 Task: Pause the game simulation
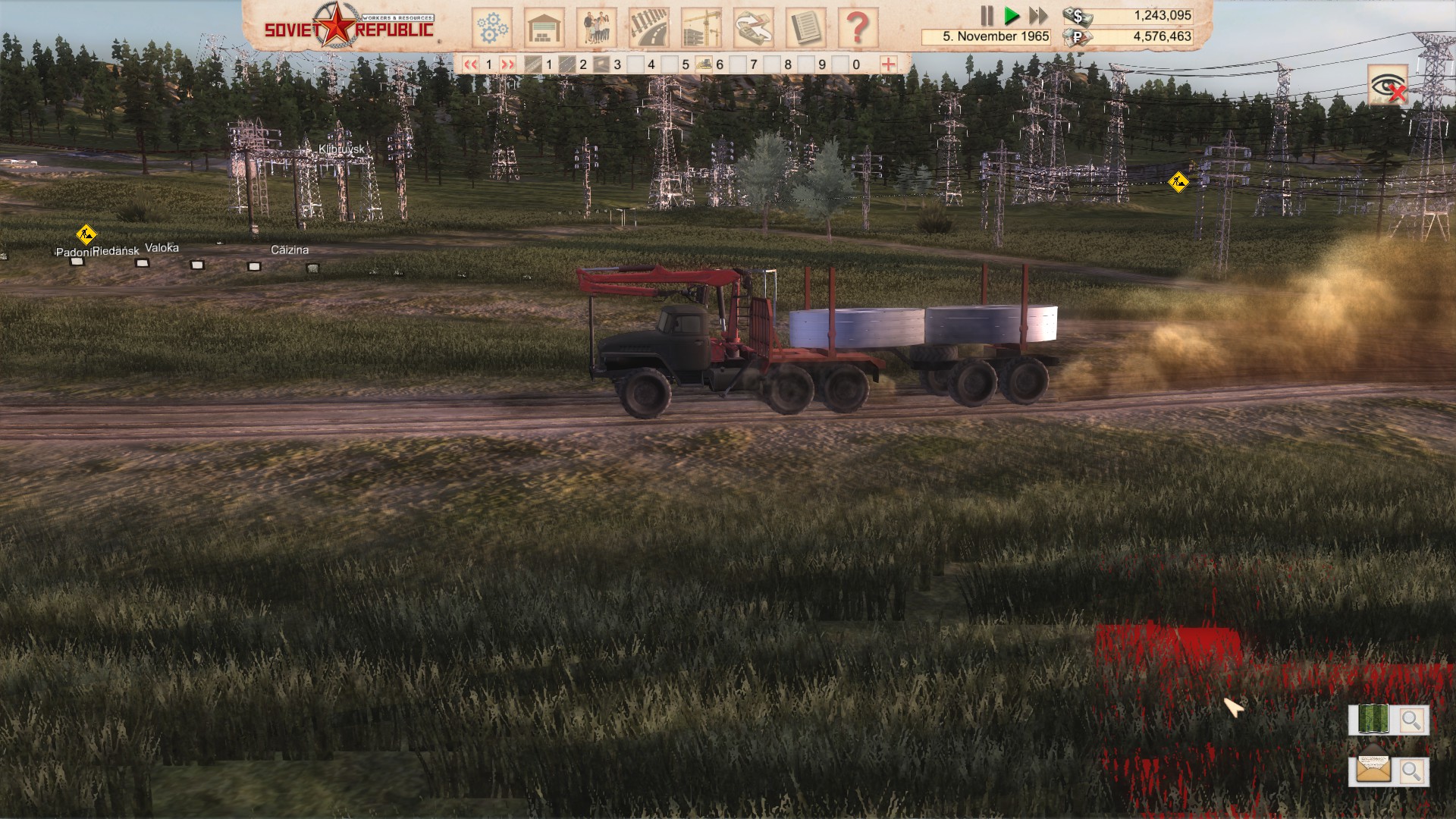coord(986,14)
